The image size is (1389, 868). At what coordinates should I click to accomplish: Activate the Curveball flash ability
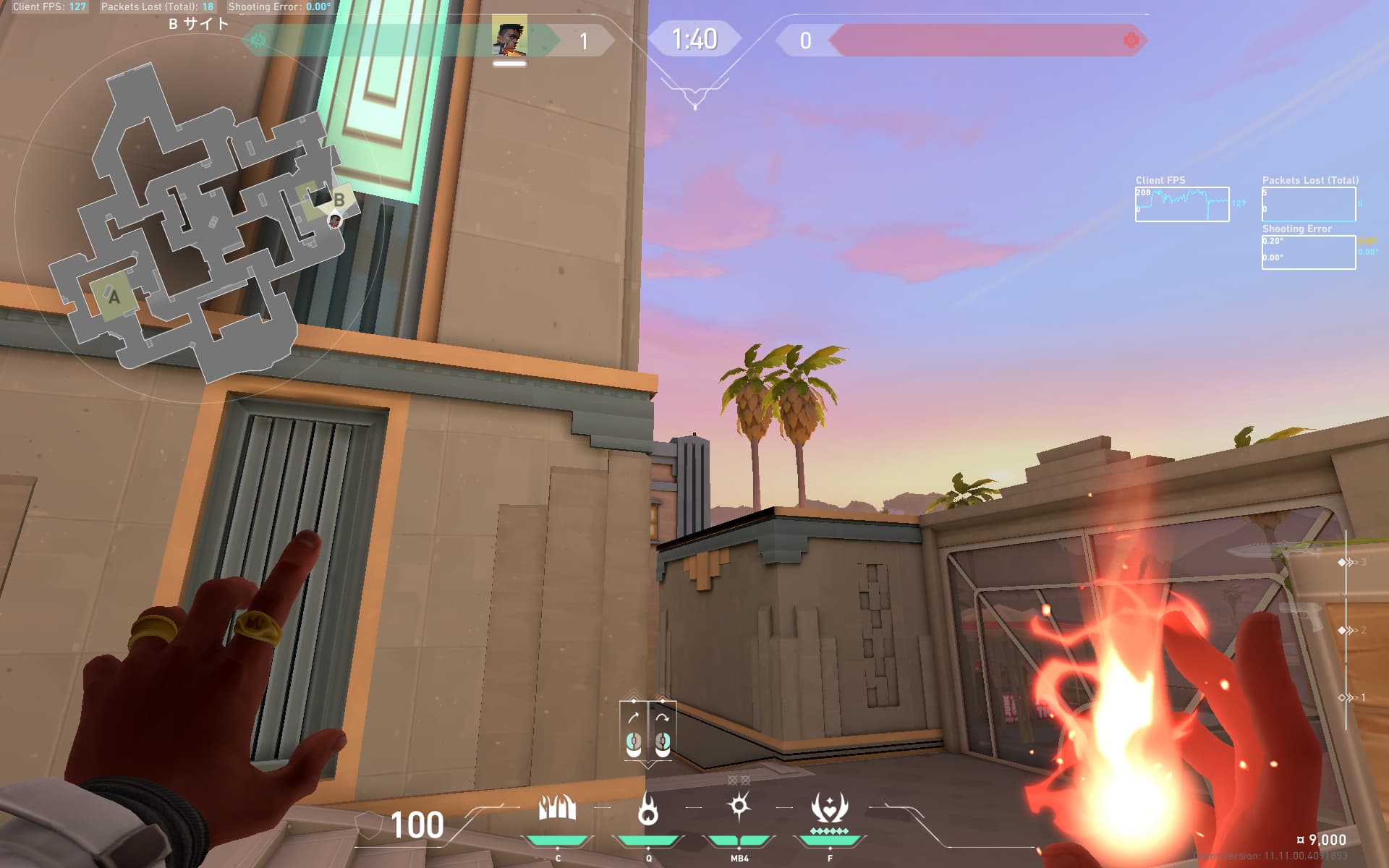[x=739, y=807]
